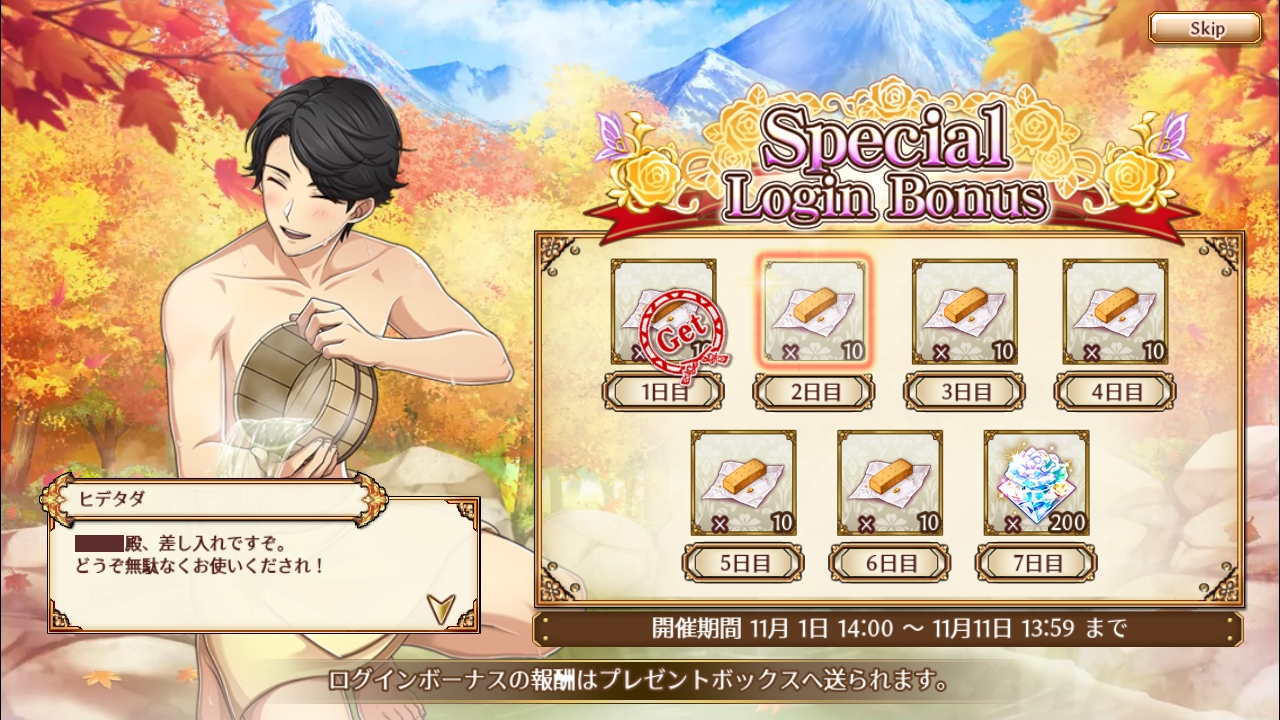Click the 2日目 label
This screenshot has height=720, width=1280.
(x=814, y=391)
